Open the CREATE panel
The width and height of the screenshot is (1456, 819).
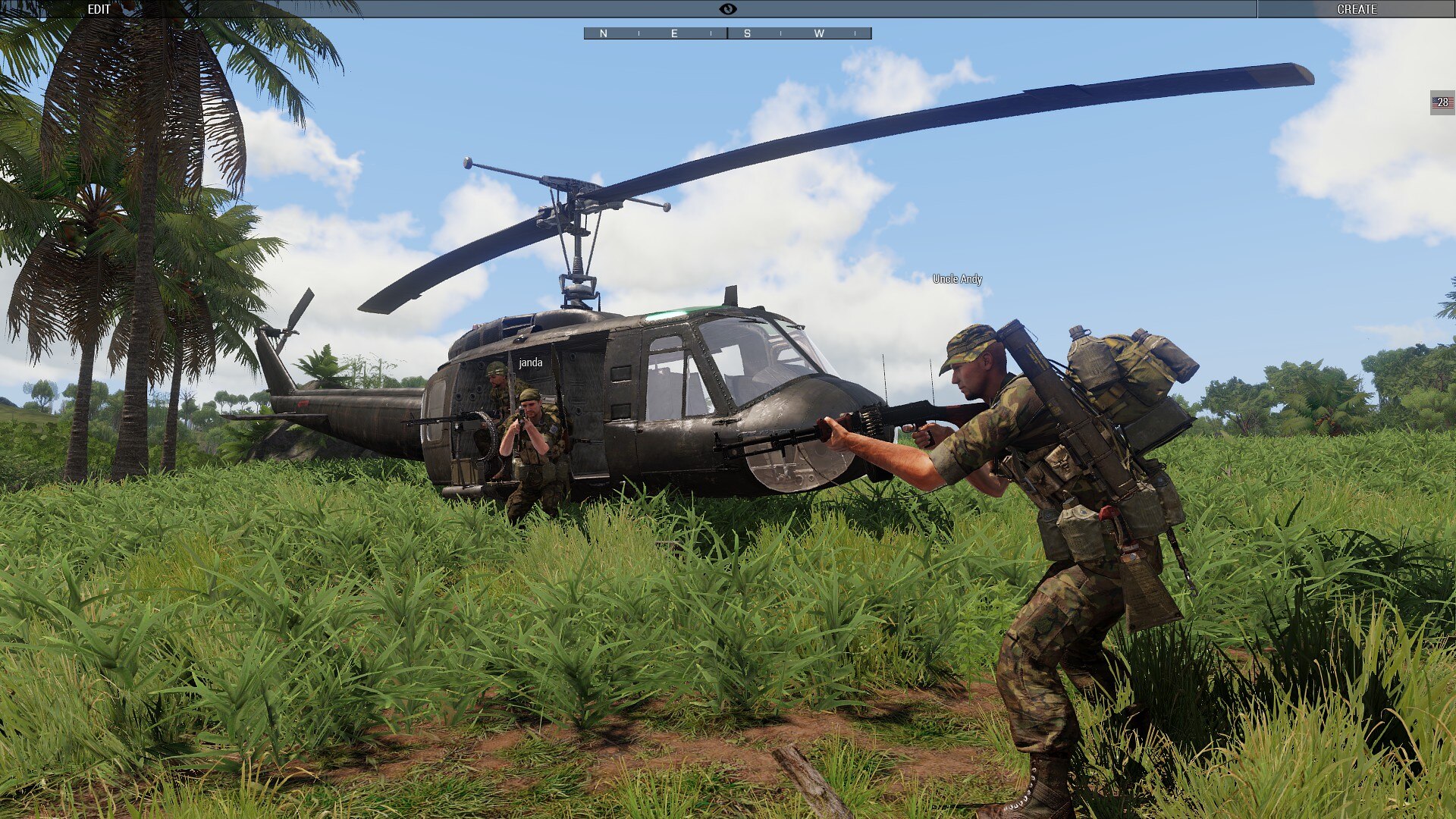pos(1356,9)
